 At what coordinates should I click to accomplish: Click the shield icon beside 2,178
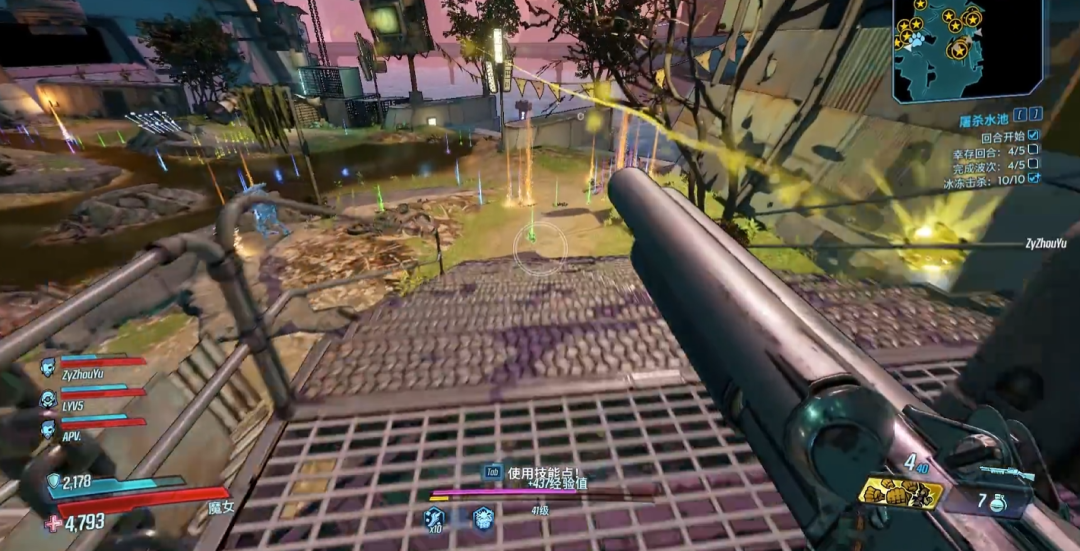tap(53, 482)
